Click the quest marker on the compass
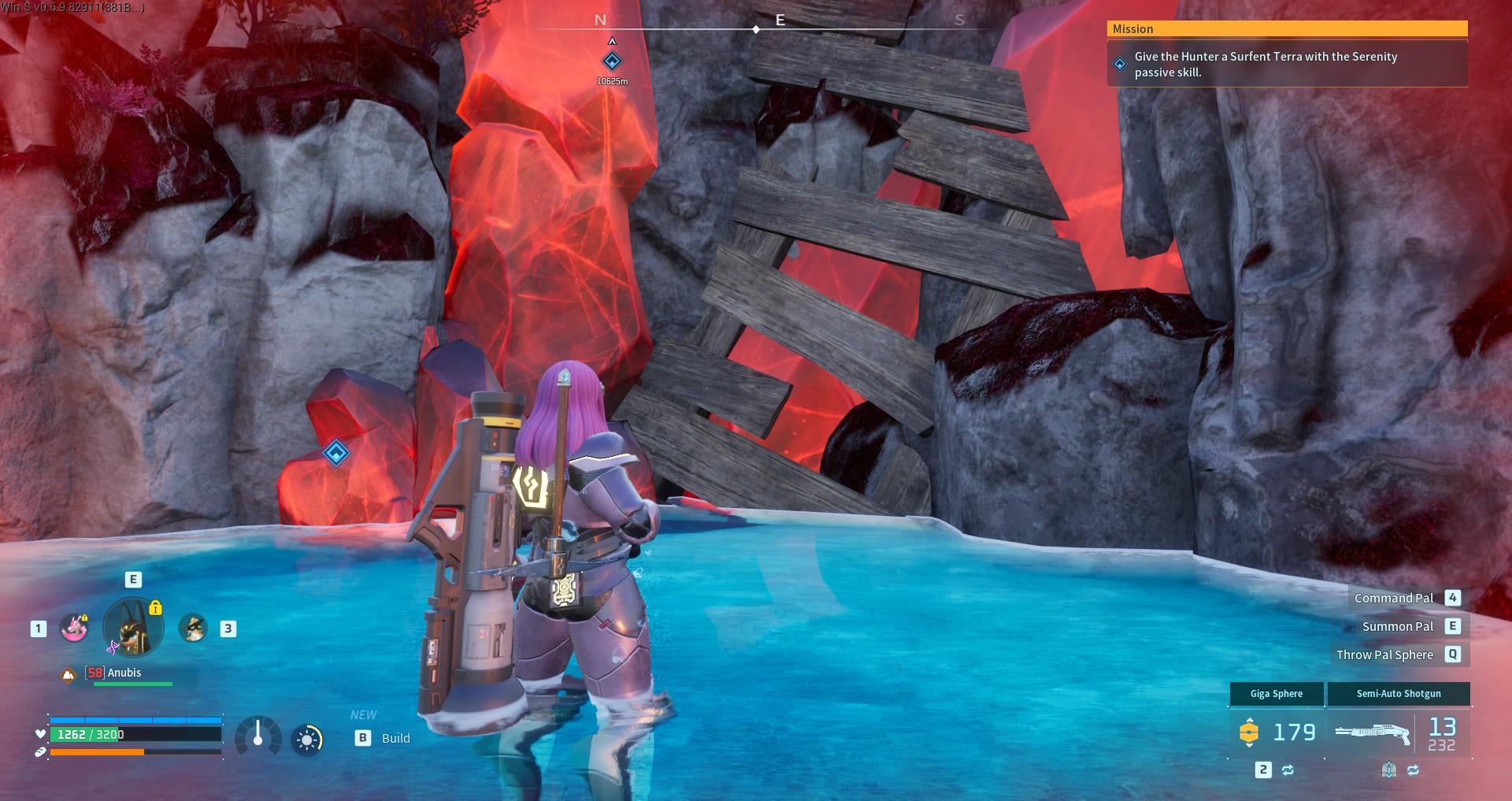The image size is (1512, 801). pyautogui.click(x=612, y=61)
